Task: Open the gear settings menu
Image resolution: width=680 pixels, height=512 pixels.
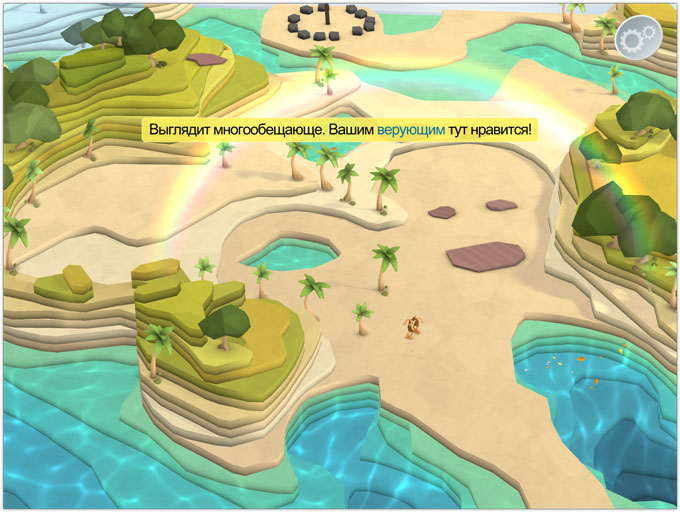Action: coord(635,39)
